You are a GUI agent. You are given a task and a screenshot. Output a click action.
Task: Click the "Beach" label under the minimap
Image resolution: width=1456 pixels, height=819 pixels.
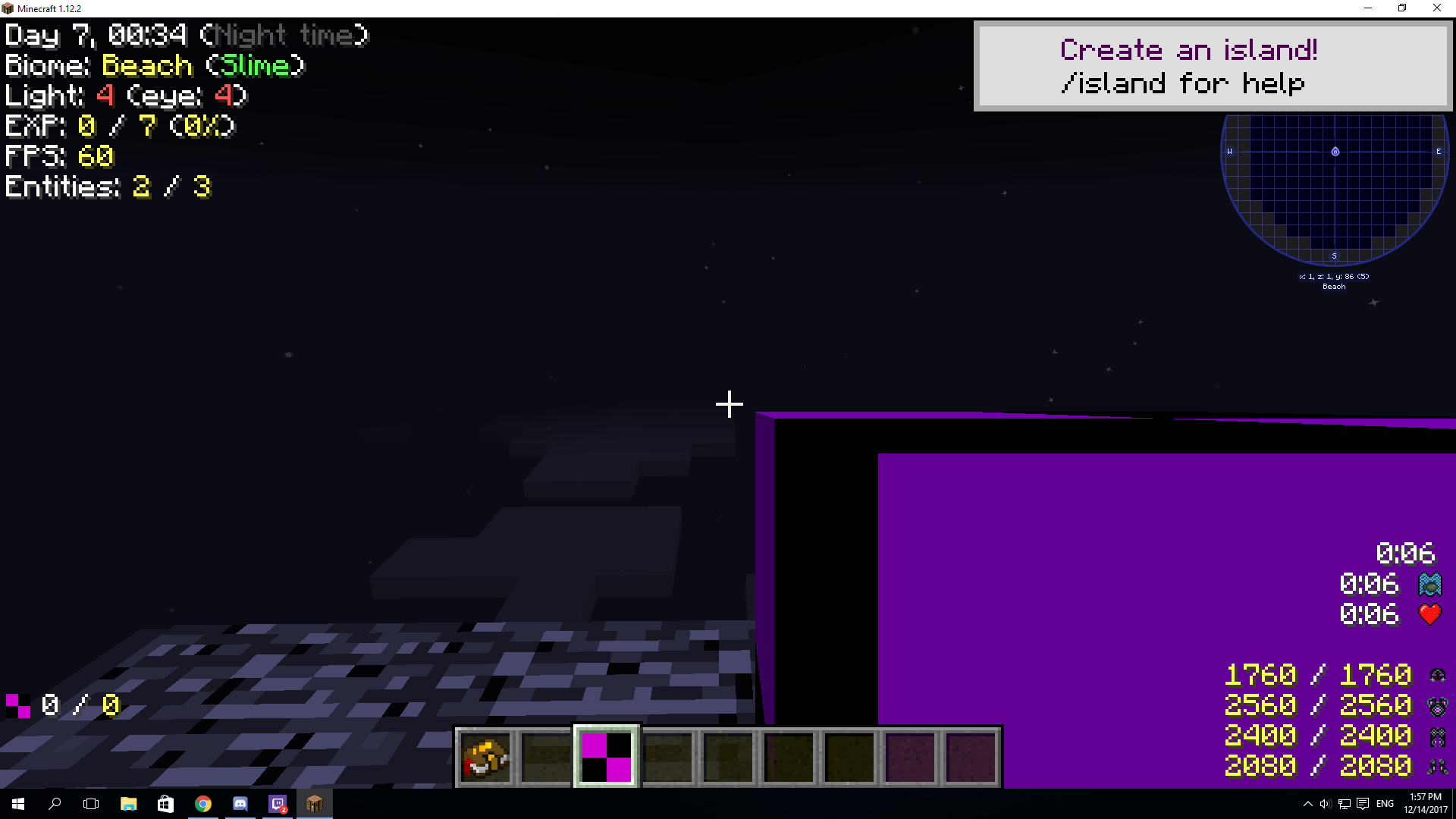tap(1334, 286)
